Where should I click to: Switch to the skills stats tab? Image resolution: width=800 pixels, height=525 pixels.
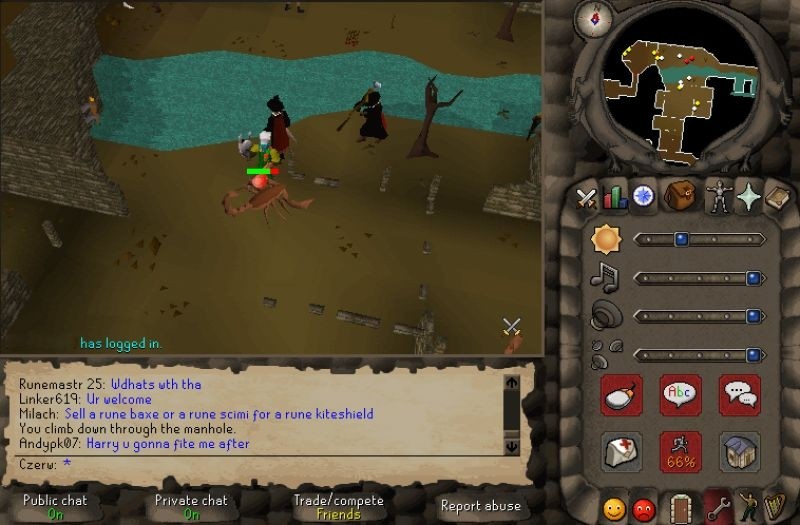[614, 197]
